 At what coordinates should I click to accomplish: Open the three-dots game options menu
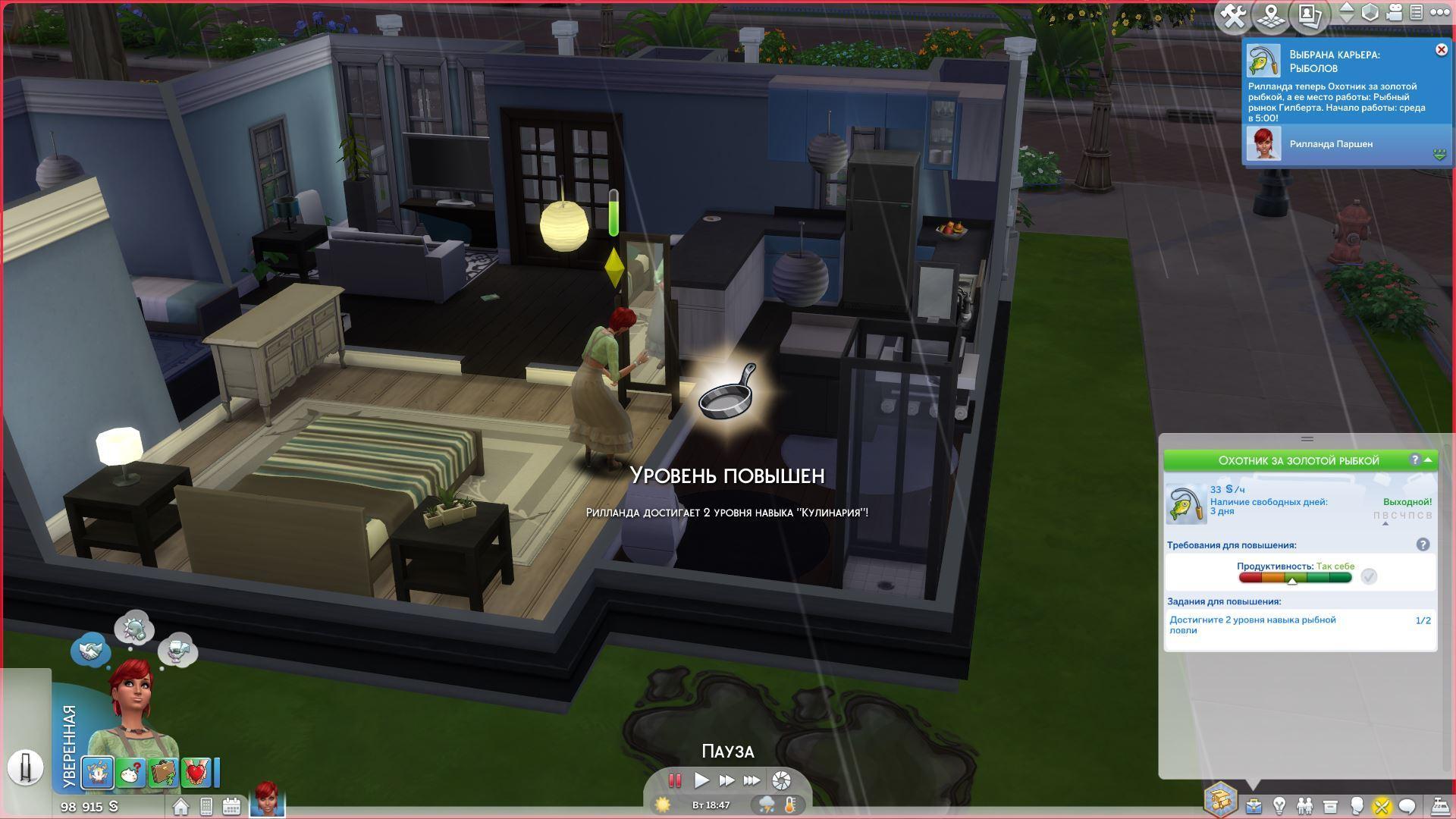pyautogui.click(x=1439, y=12)
